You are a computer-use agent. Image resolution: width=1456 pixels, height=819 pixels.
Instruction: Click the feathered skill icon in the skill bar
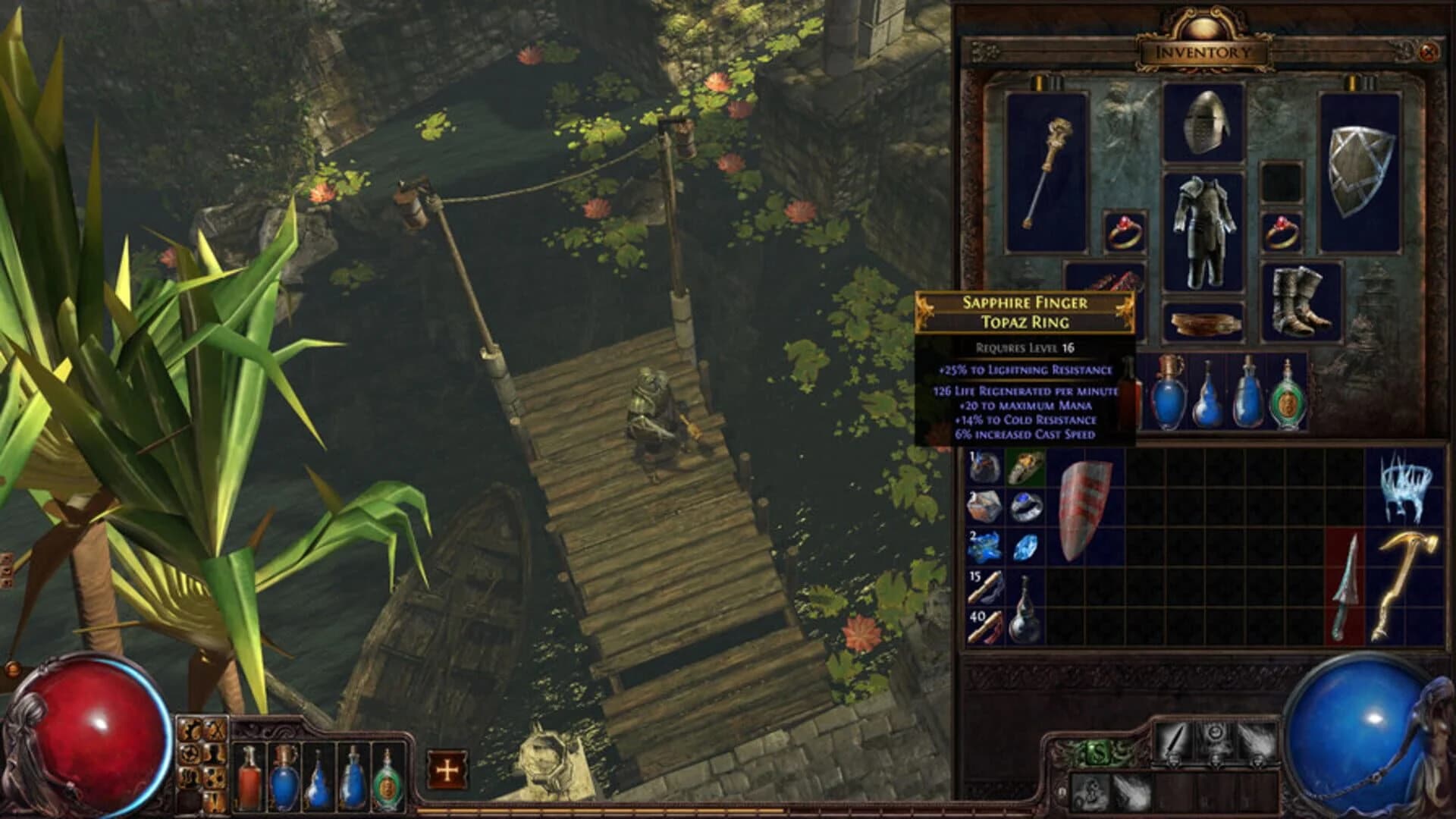pyautogui.click(x=1255, y=739)
